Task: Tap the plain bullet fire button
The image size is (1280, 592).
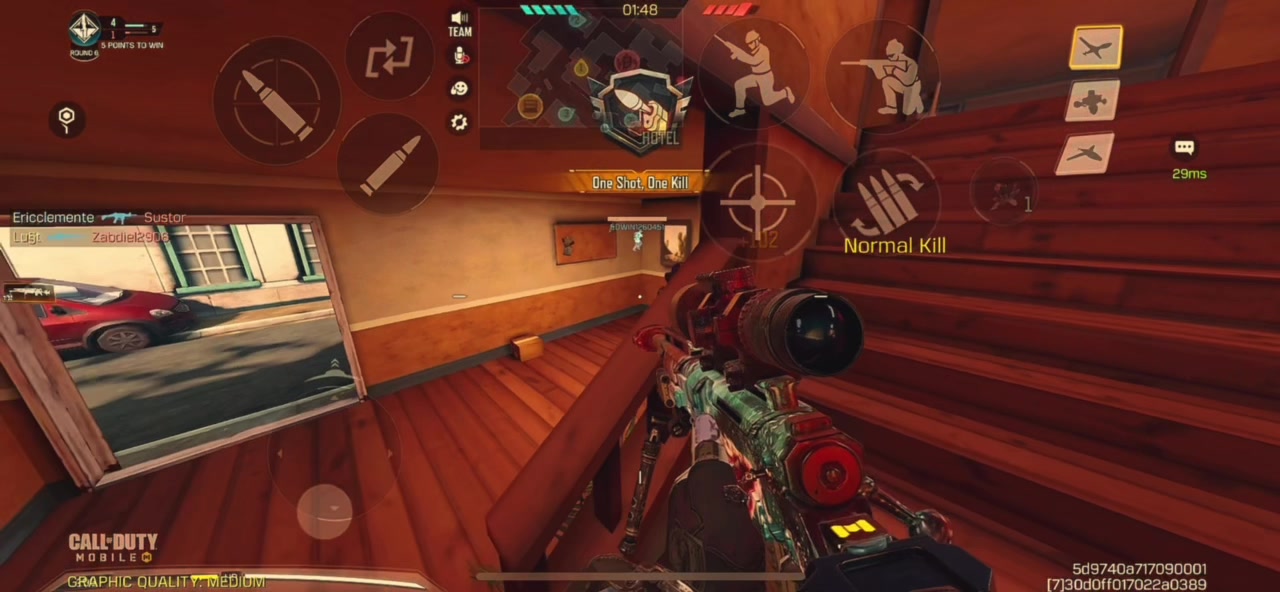Action: (389, 164)
